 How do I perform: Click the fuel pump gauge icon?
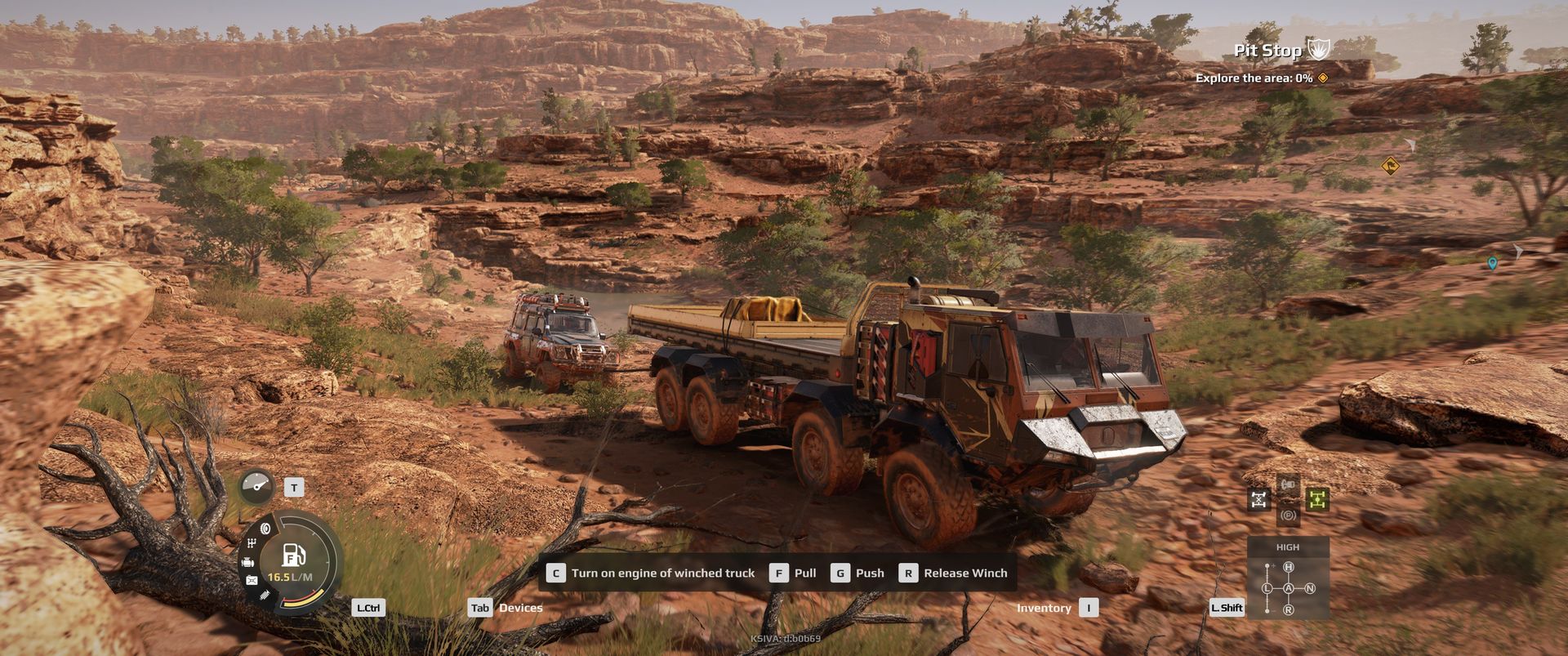click(x=293, y=556)
